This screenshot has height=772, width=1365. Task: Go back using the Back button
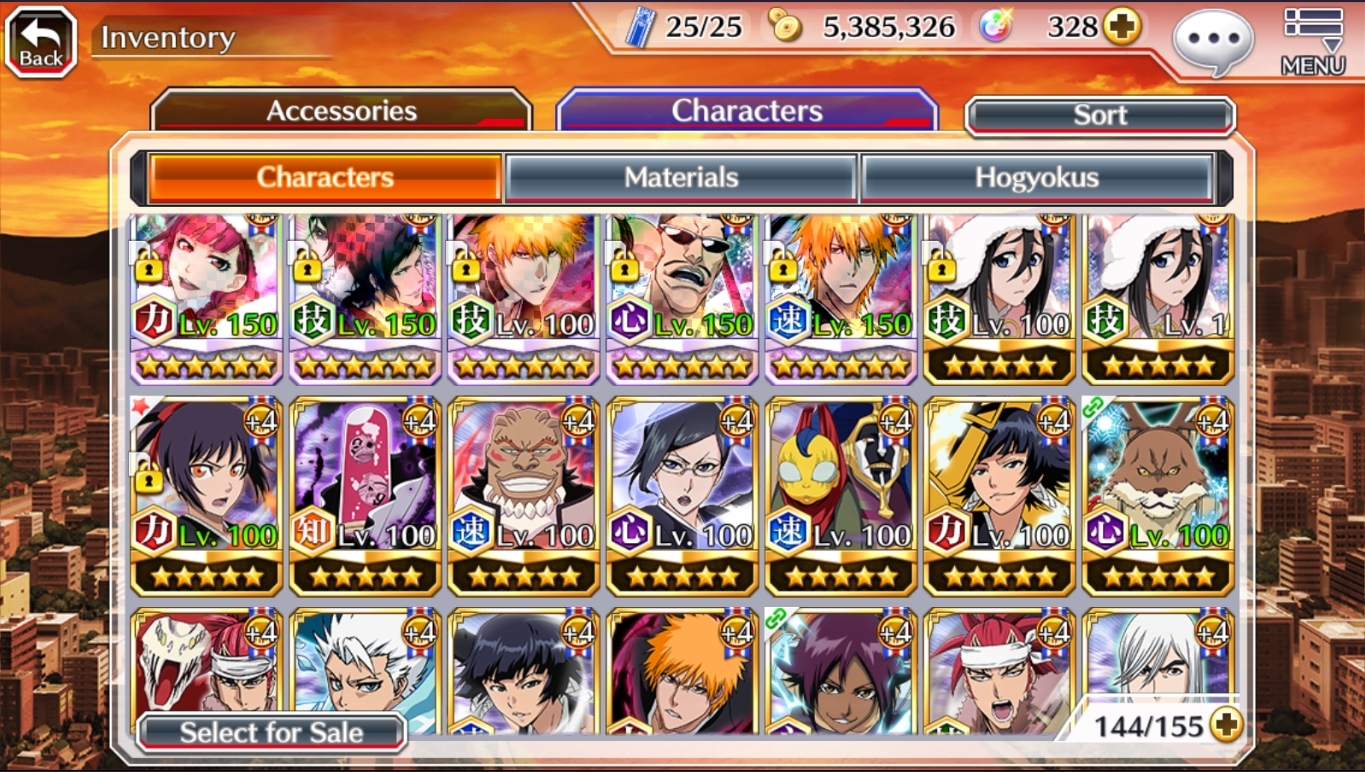[41, 41]
